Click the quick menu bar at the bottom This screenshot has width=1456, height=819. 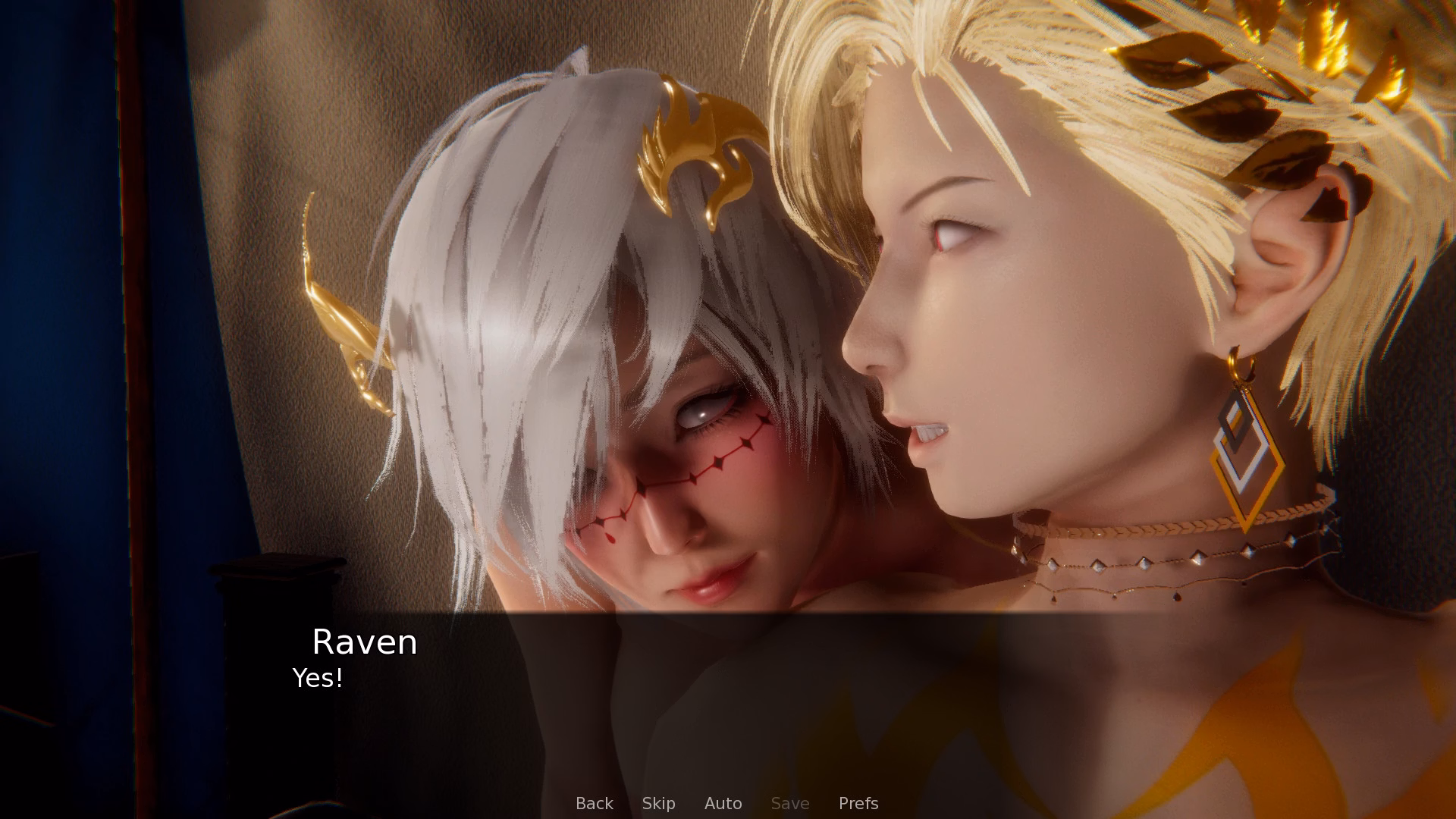[728, 803]
